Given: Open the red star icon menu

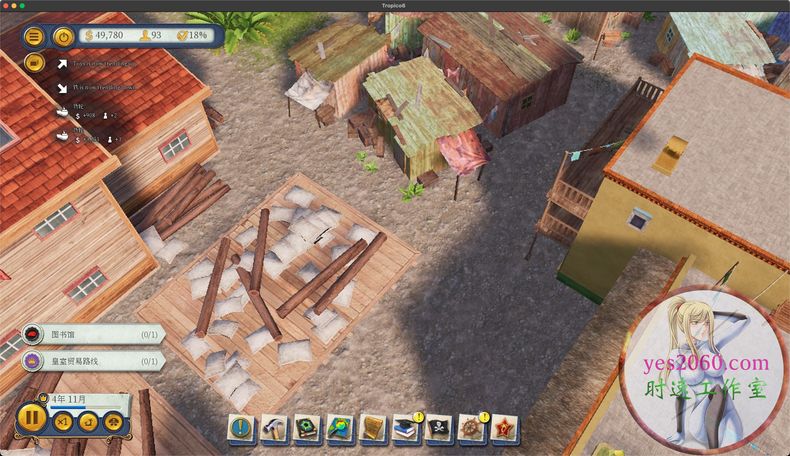Looking at the screenshot, I should click(x=503, y=429).
